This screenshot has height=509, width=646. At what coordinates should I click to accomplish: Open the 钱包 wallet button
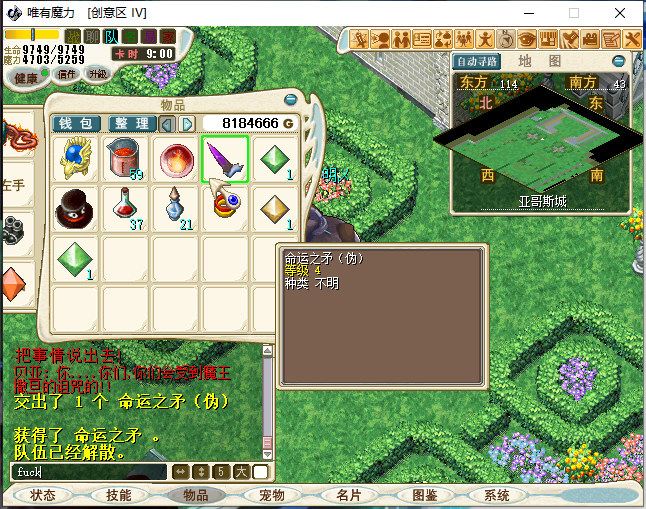76,123
